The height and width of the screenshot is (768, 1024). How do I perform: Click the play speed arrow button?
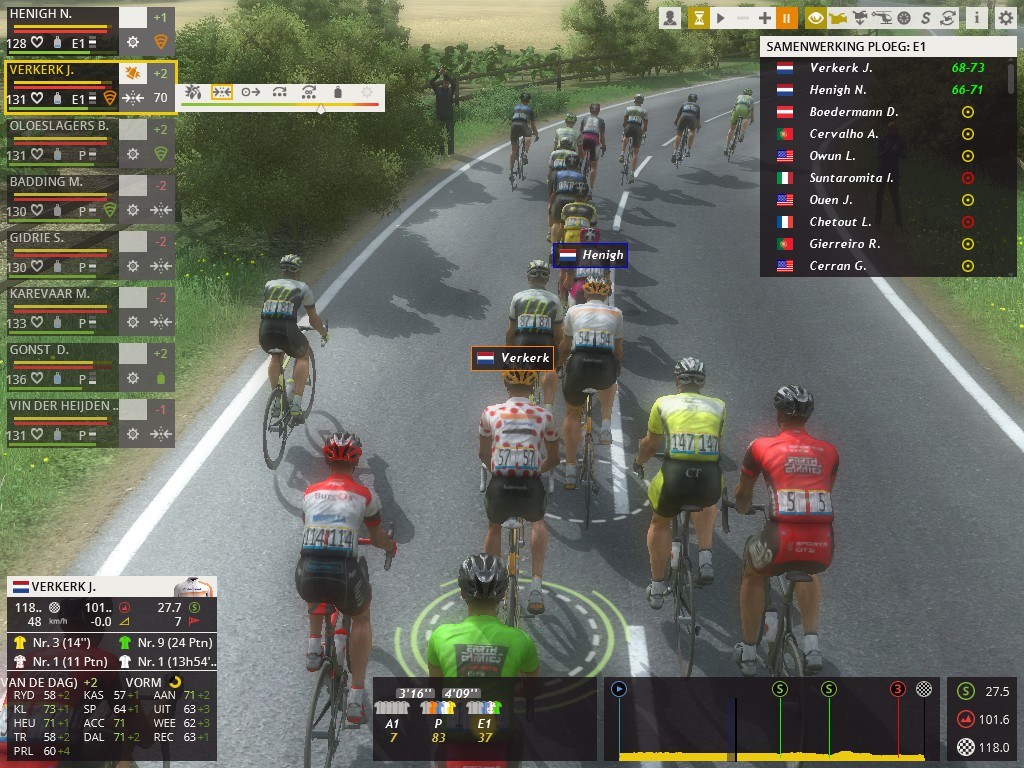coord(720,18)
